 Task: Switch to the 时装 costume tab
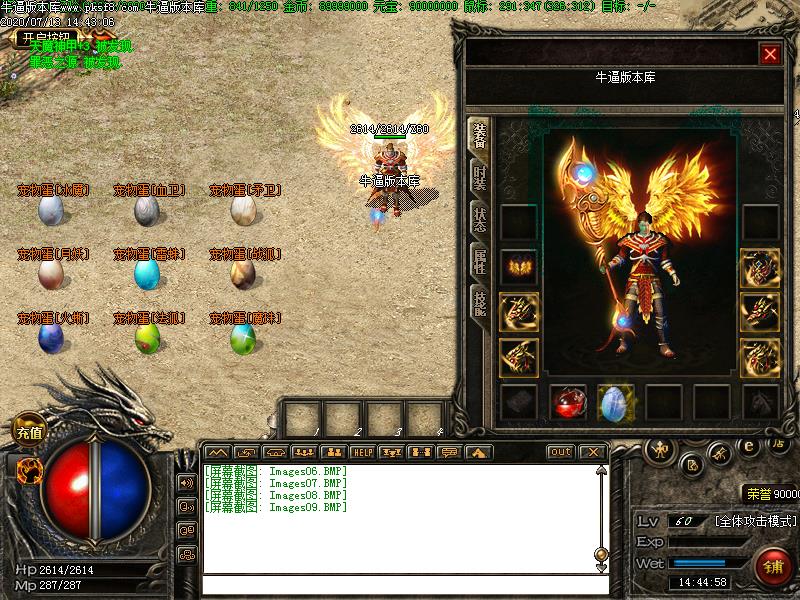480,177
